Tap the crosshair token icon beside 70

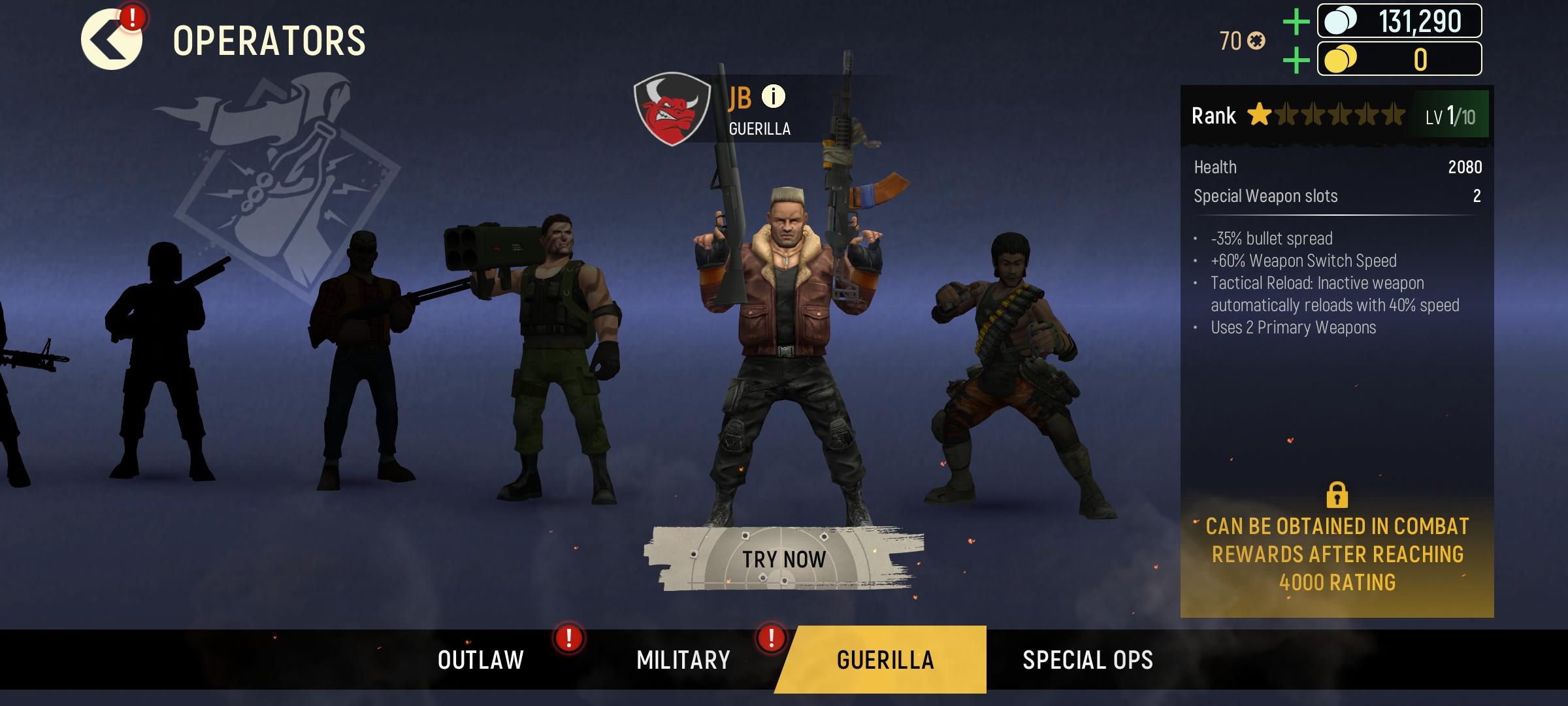pyautogui.click(x=1256, y=41)
